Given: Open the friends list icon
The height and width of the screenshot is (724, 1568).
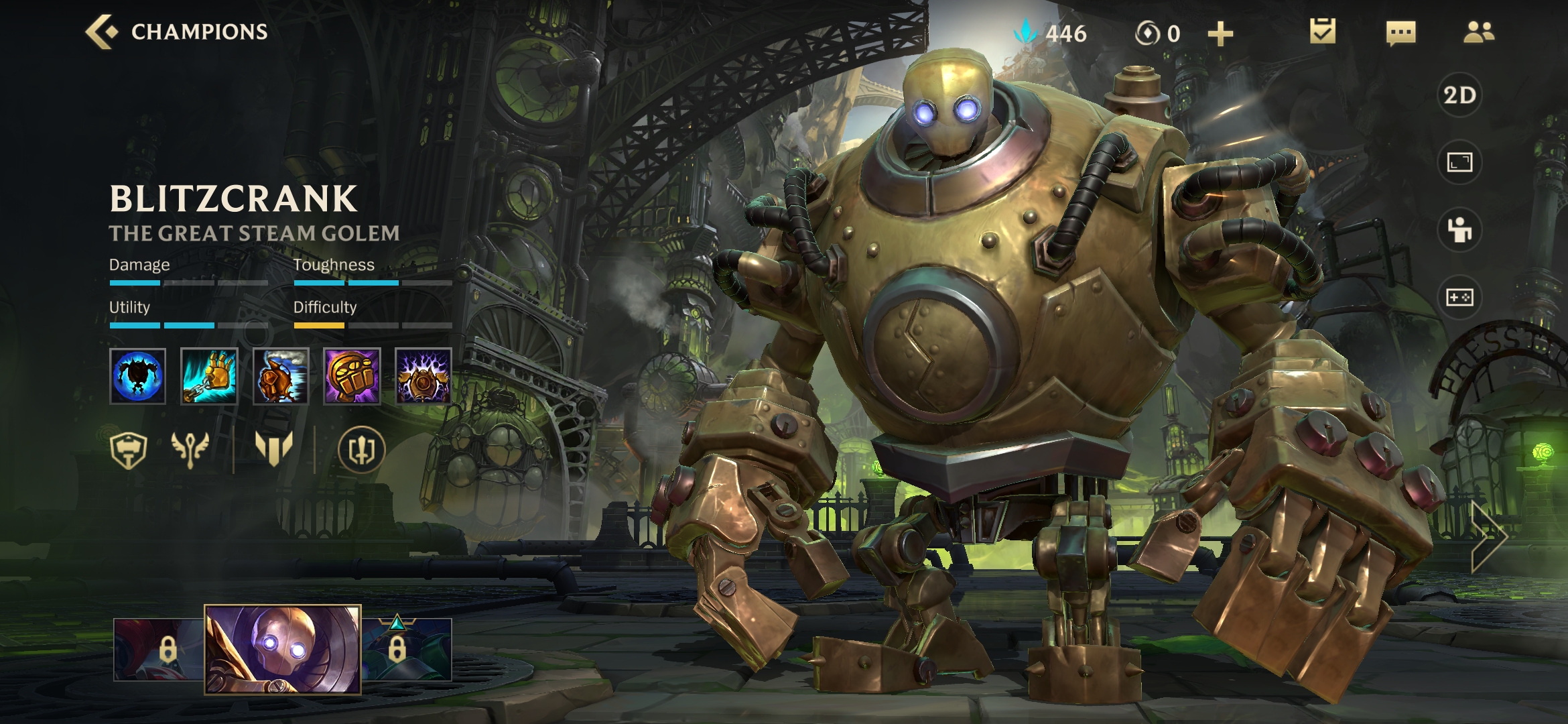Looking at the screenshot, I should pos(1478,32).
